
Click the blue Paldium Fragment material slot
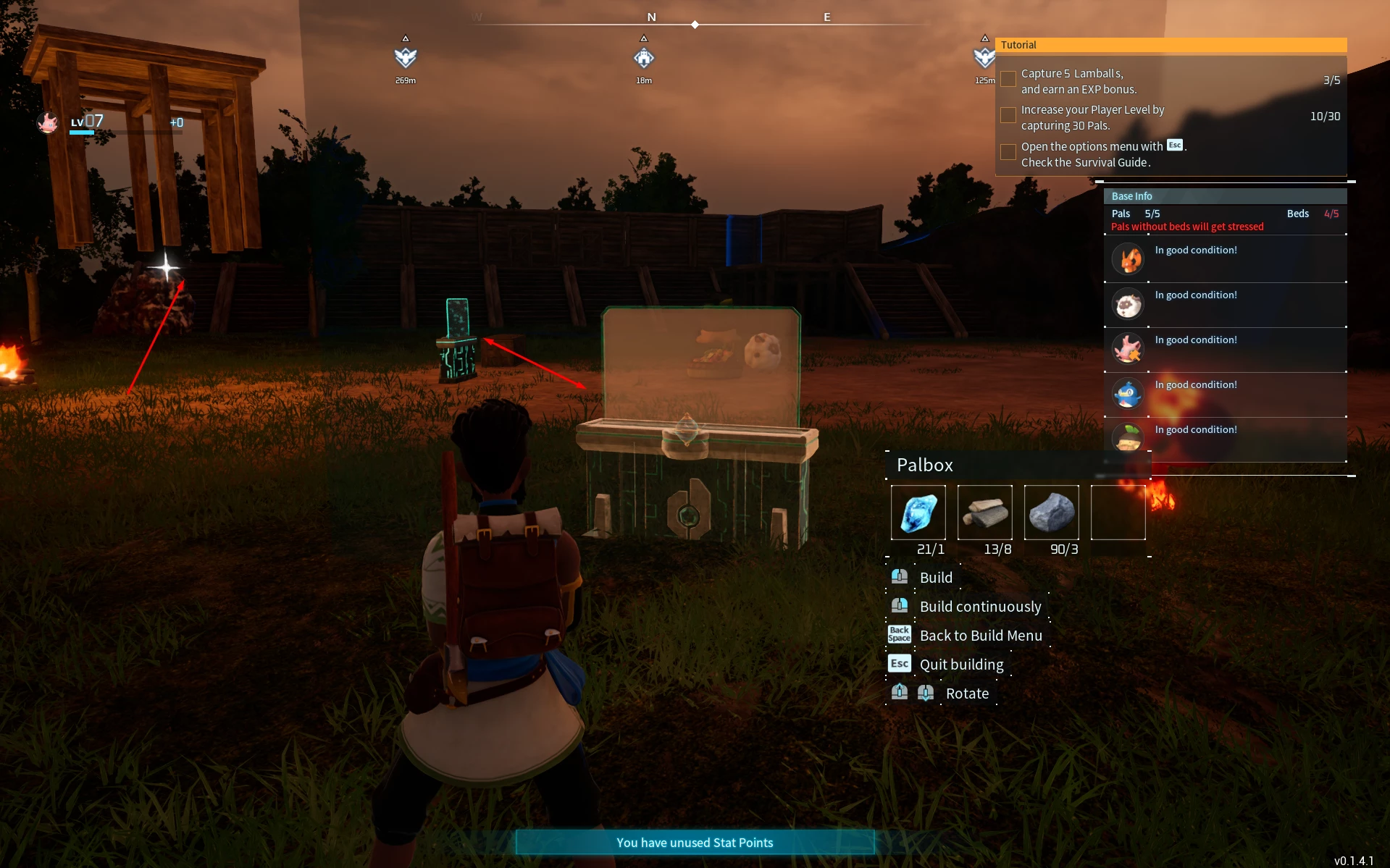(918, 513)
